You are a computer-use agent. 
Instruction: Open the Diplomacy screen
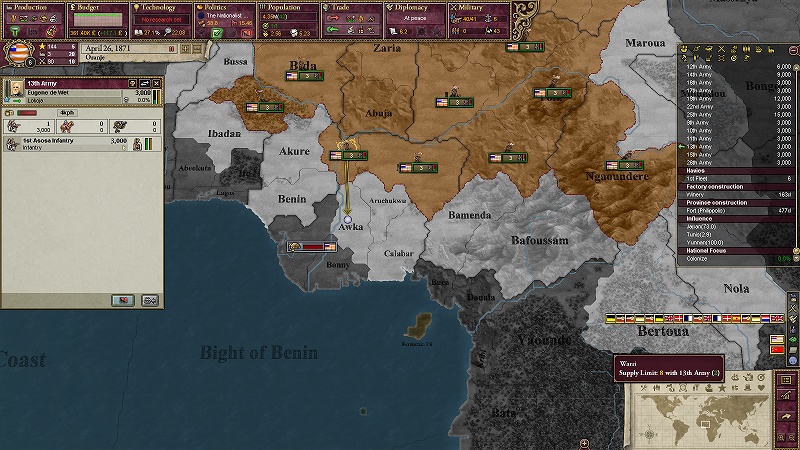pyautogui.click(x=414, y=7)
